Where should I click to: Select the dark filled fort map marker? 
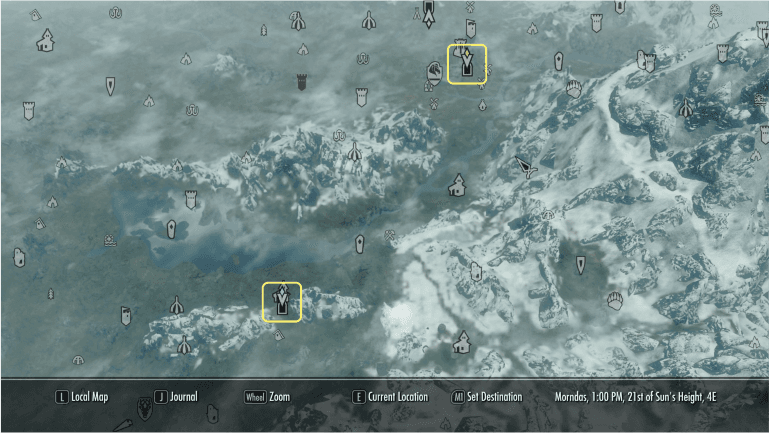point(299,81)
